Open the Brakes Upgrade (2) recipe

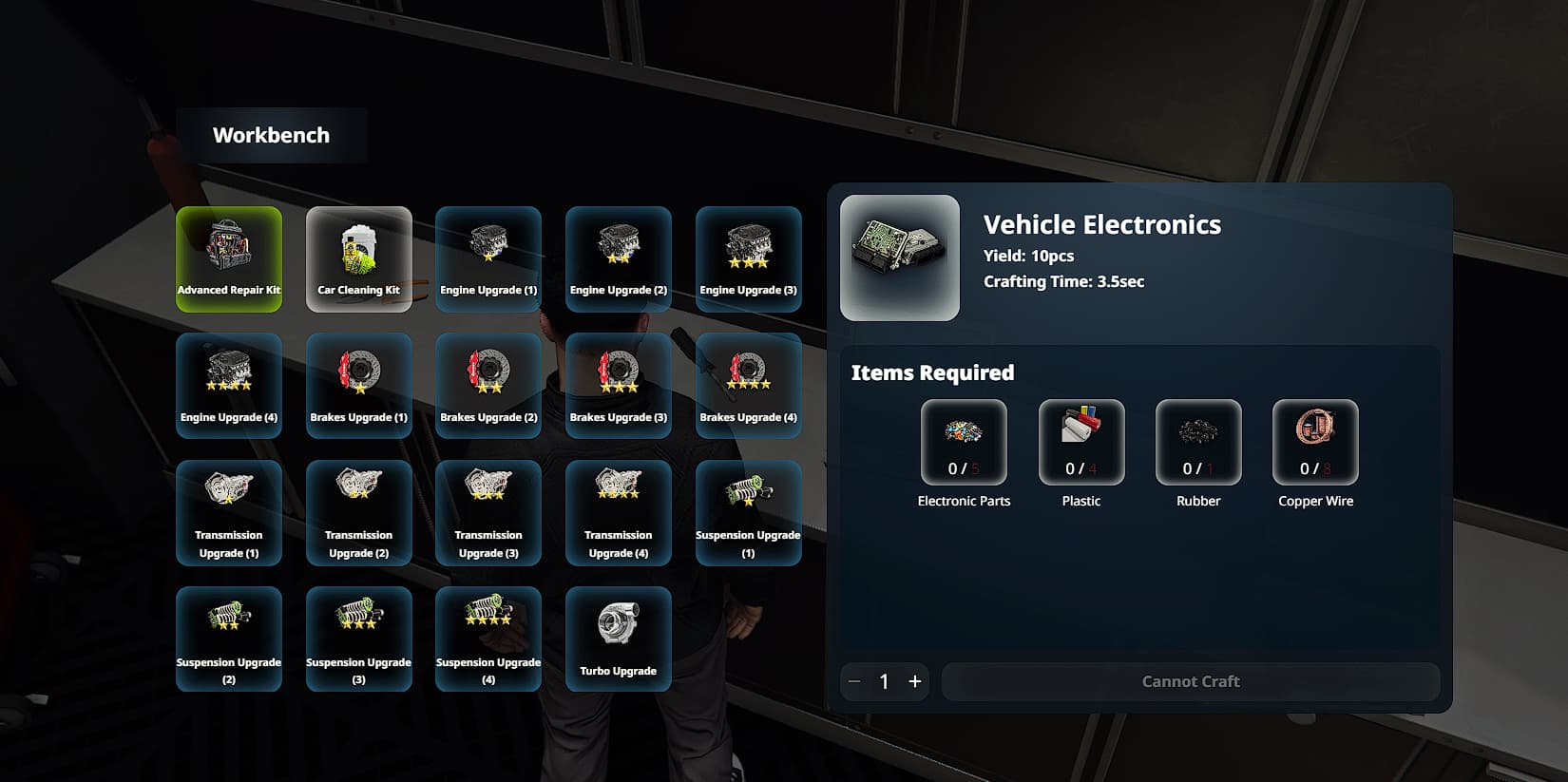pos(488,385)
